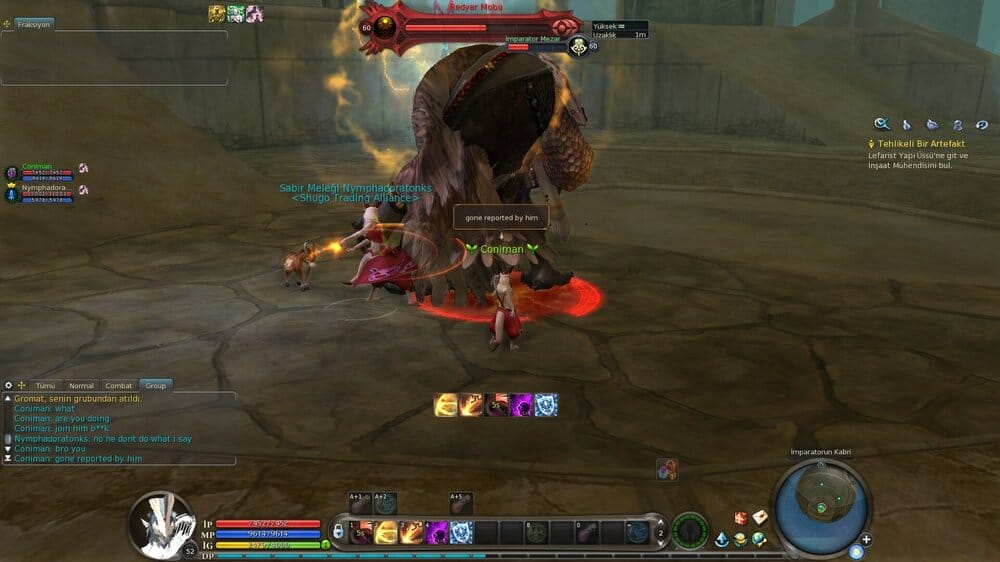Select the Combat chat tab
1000x562 pixels.
119,385
